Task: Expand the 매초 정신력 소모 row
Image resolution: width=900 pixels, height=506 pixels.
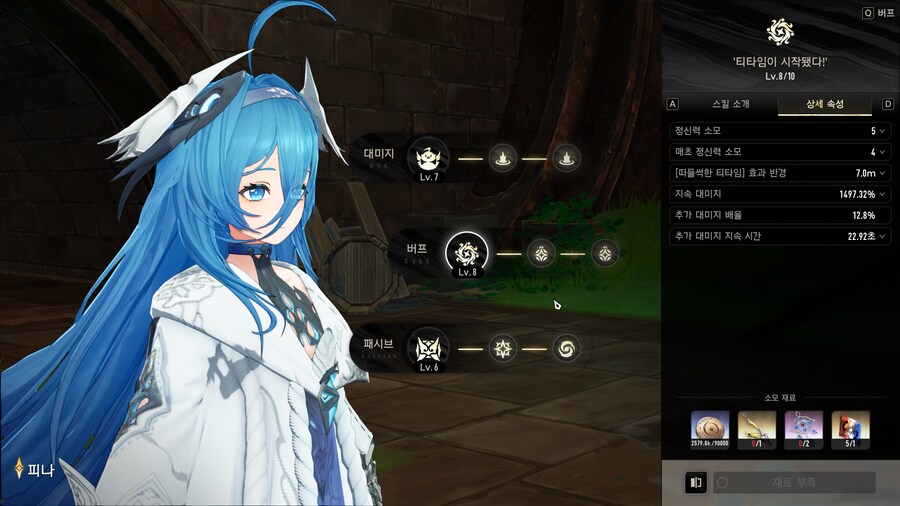Action: [882, 152]
